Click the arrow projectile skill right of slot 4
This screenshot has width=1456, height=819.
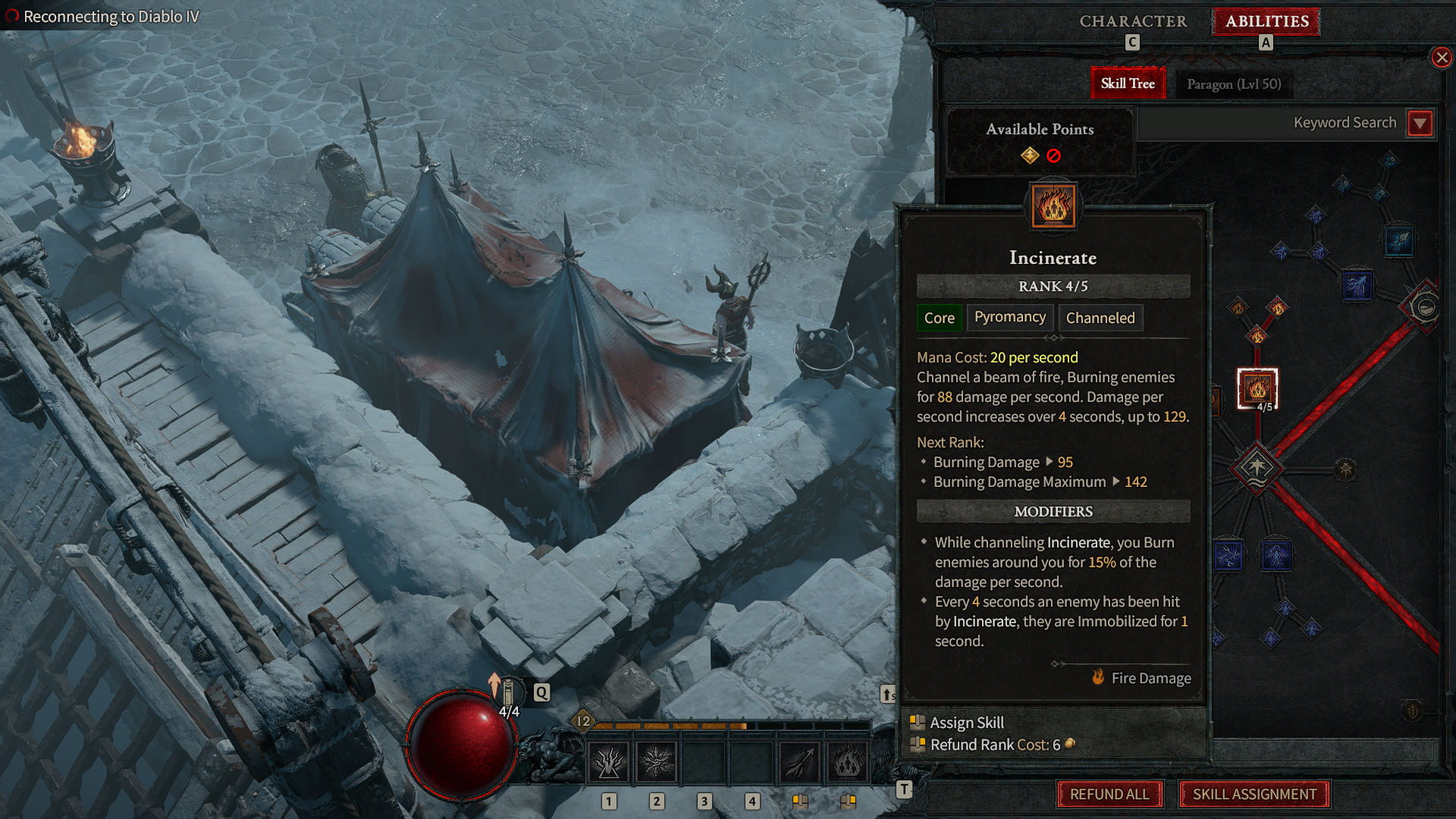797,760
